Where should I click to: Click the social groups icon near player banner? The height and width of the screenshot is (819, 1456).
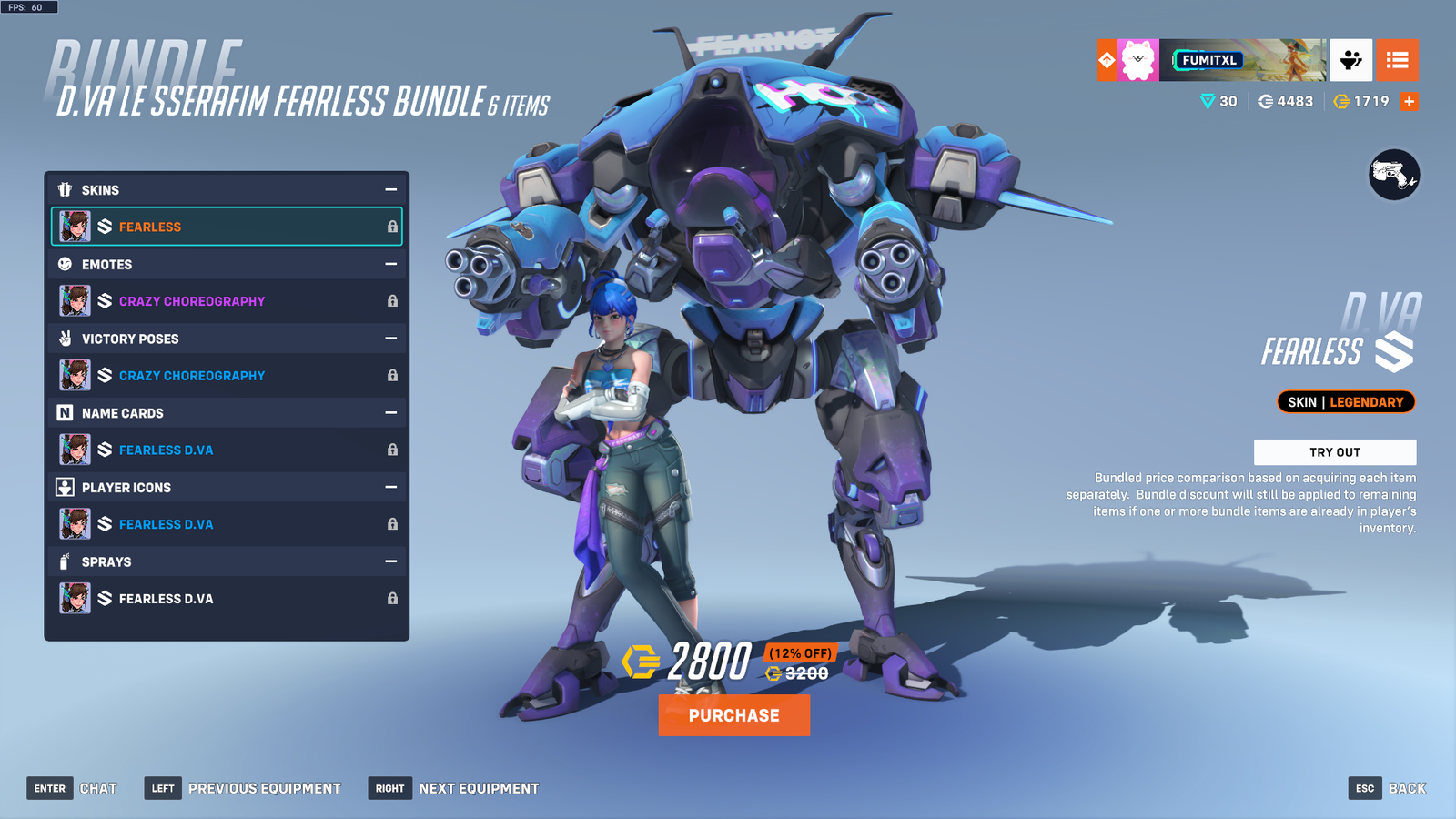(1350, 60)
